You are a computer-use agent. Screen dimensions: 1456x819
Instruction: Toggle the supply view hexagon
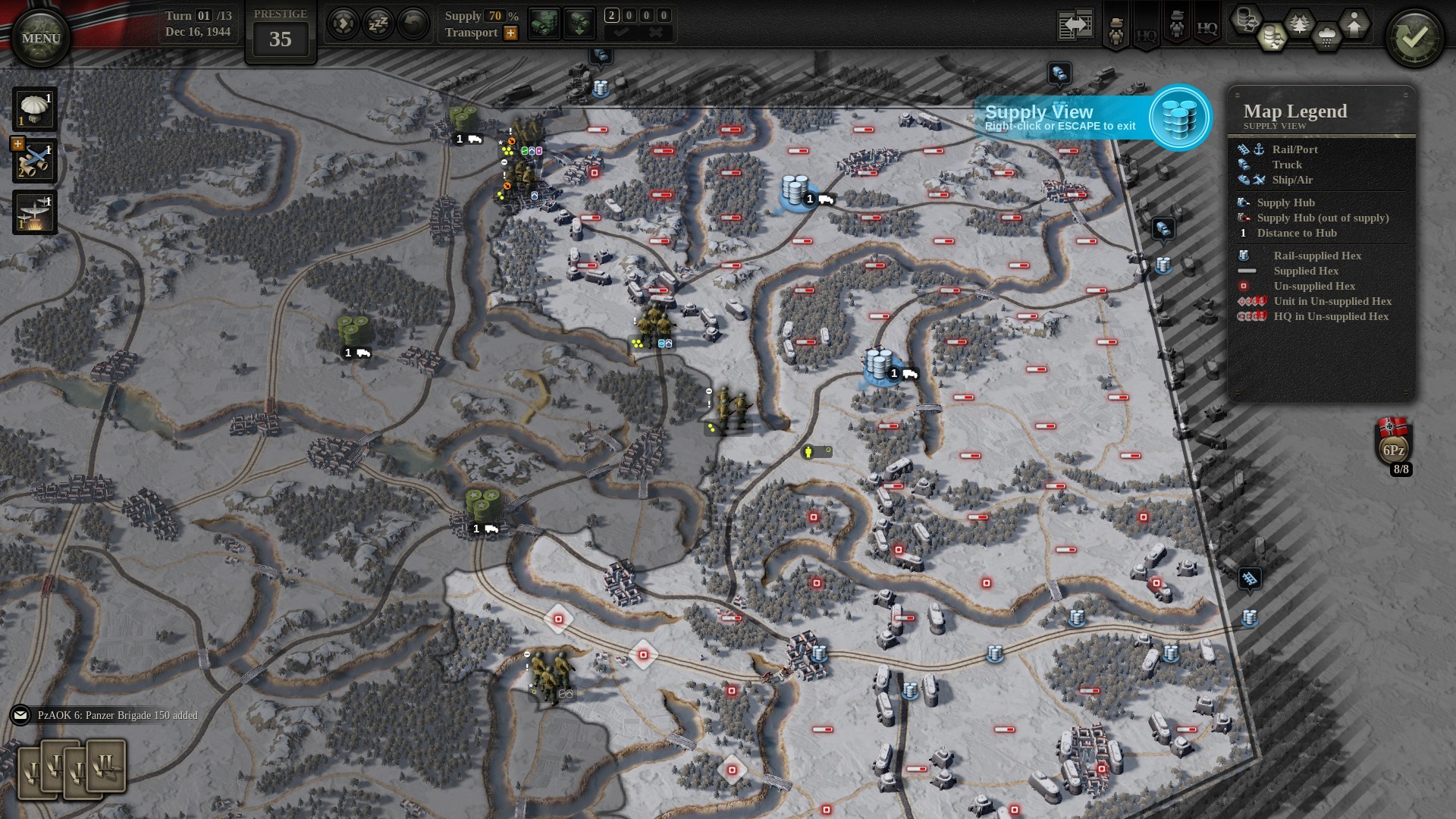1272,36
